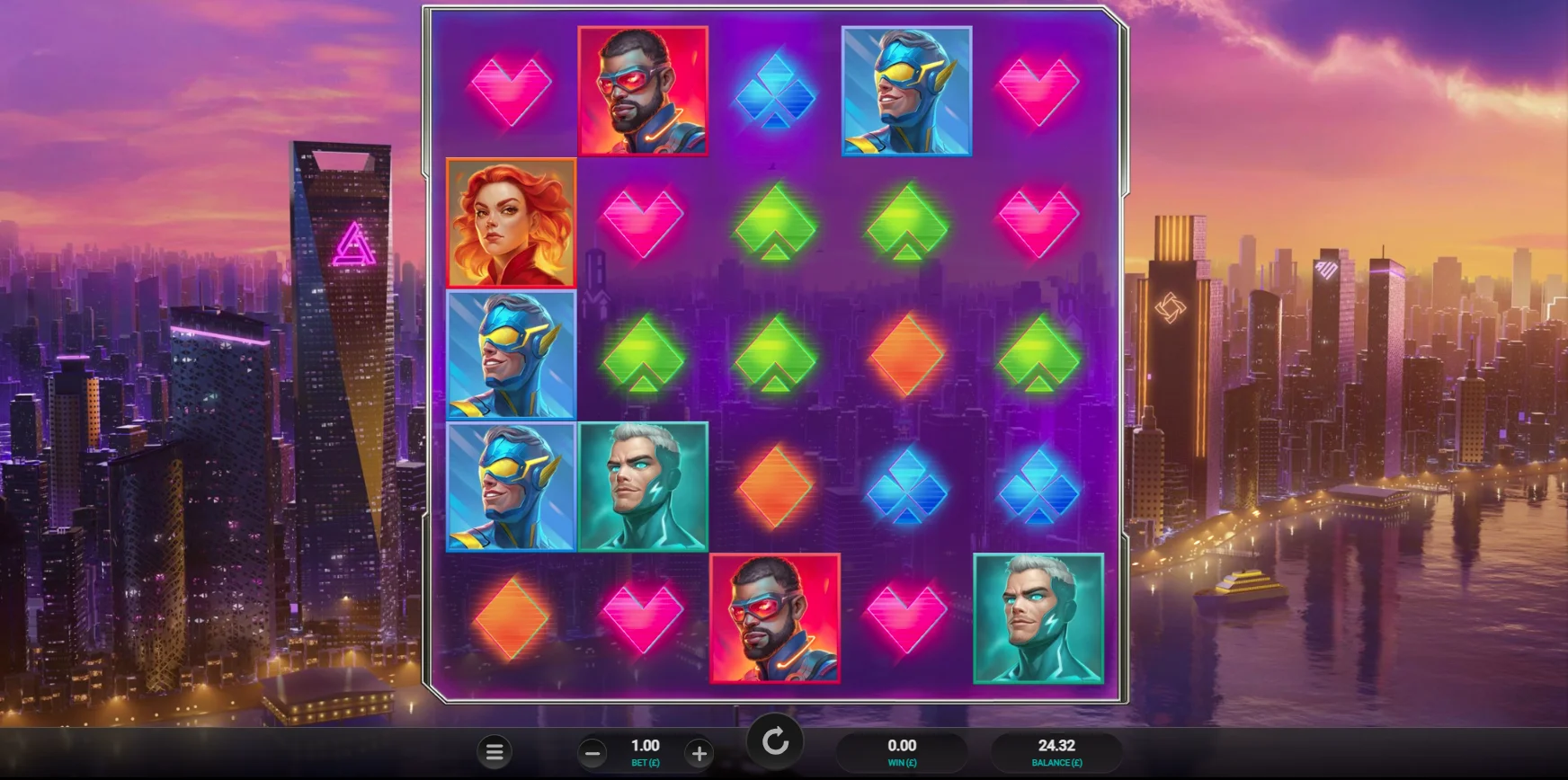Select the orange diamond symbol in the bottom-left corner
1568x780 pixels.
[511, 620]
